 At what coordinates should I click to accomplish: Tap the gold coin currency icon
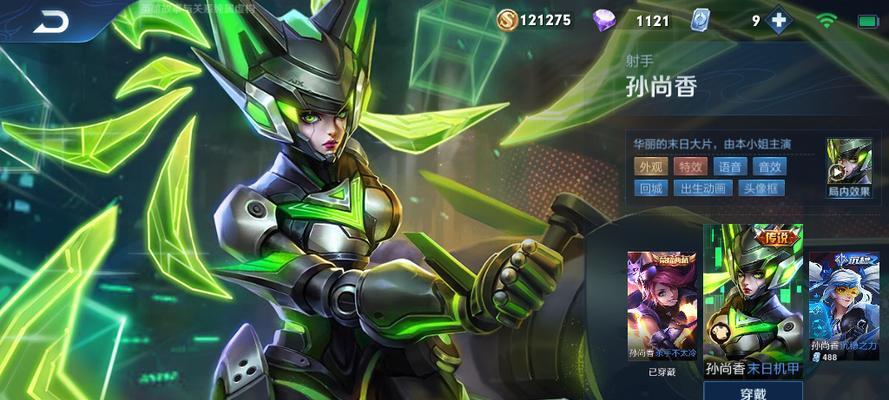click(x=507, y=19)
